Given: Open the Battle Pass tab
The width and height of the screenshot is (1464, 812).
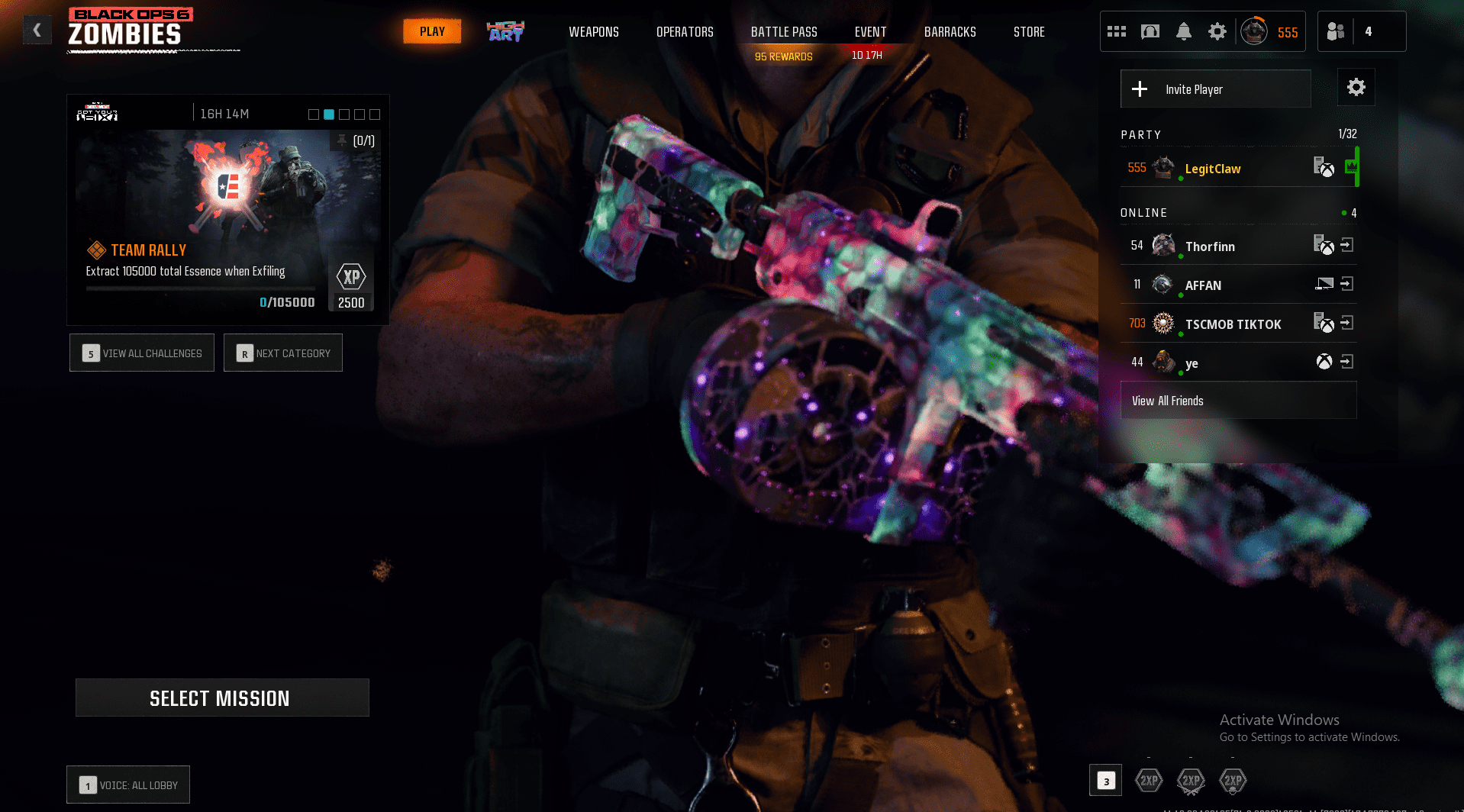Looking at the screenshot, I should click(x=784, y=32).
